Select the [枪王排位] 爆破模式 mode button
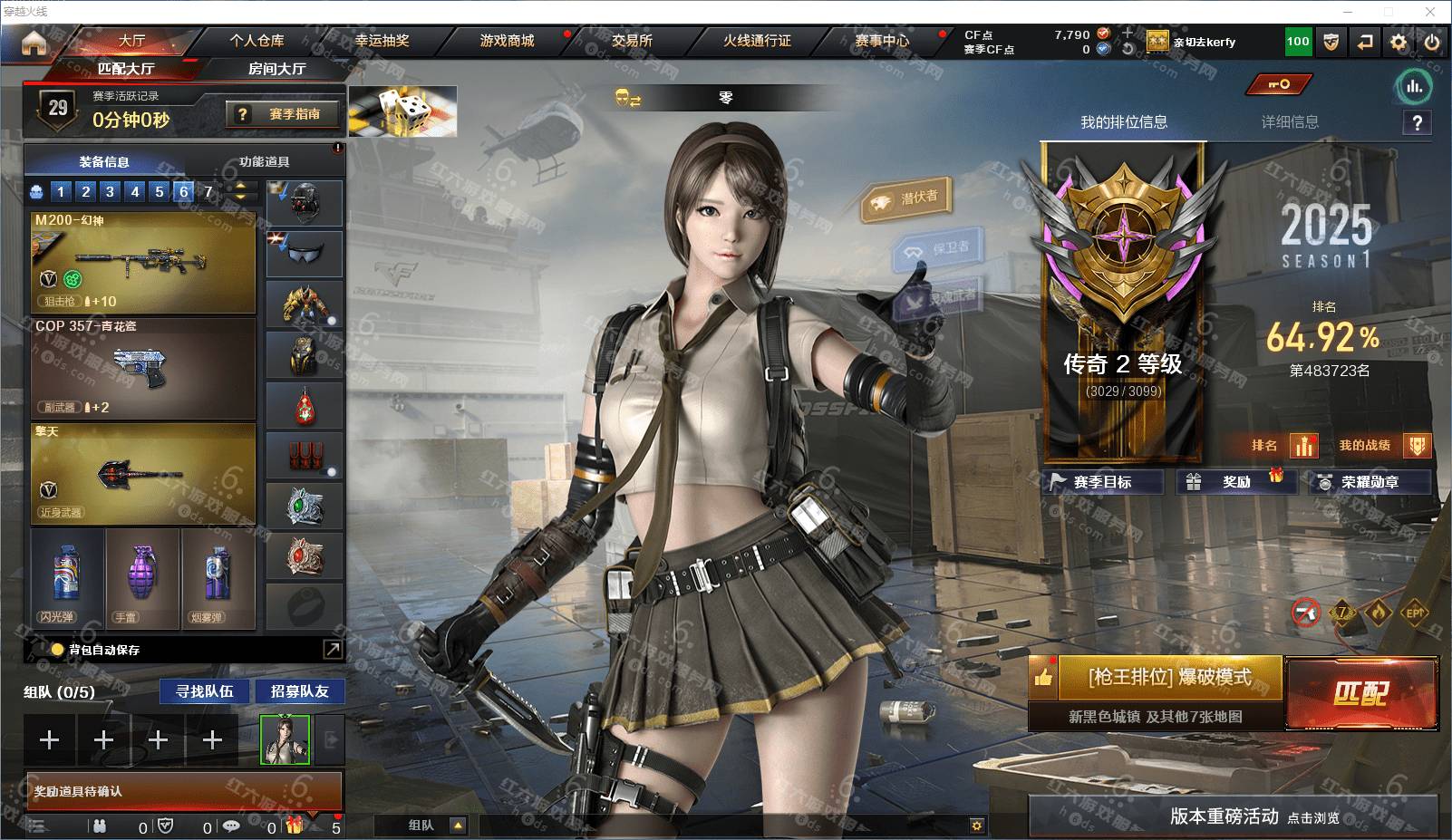The height and width of the screenshot is (840, 1452). pos(1169,677)
